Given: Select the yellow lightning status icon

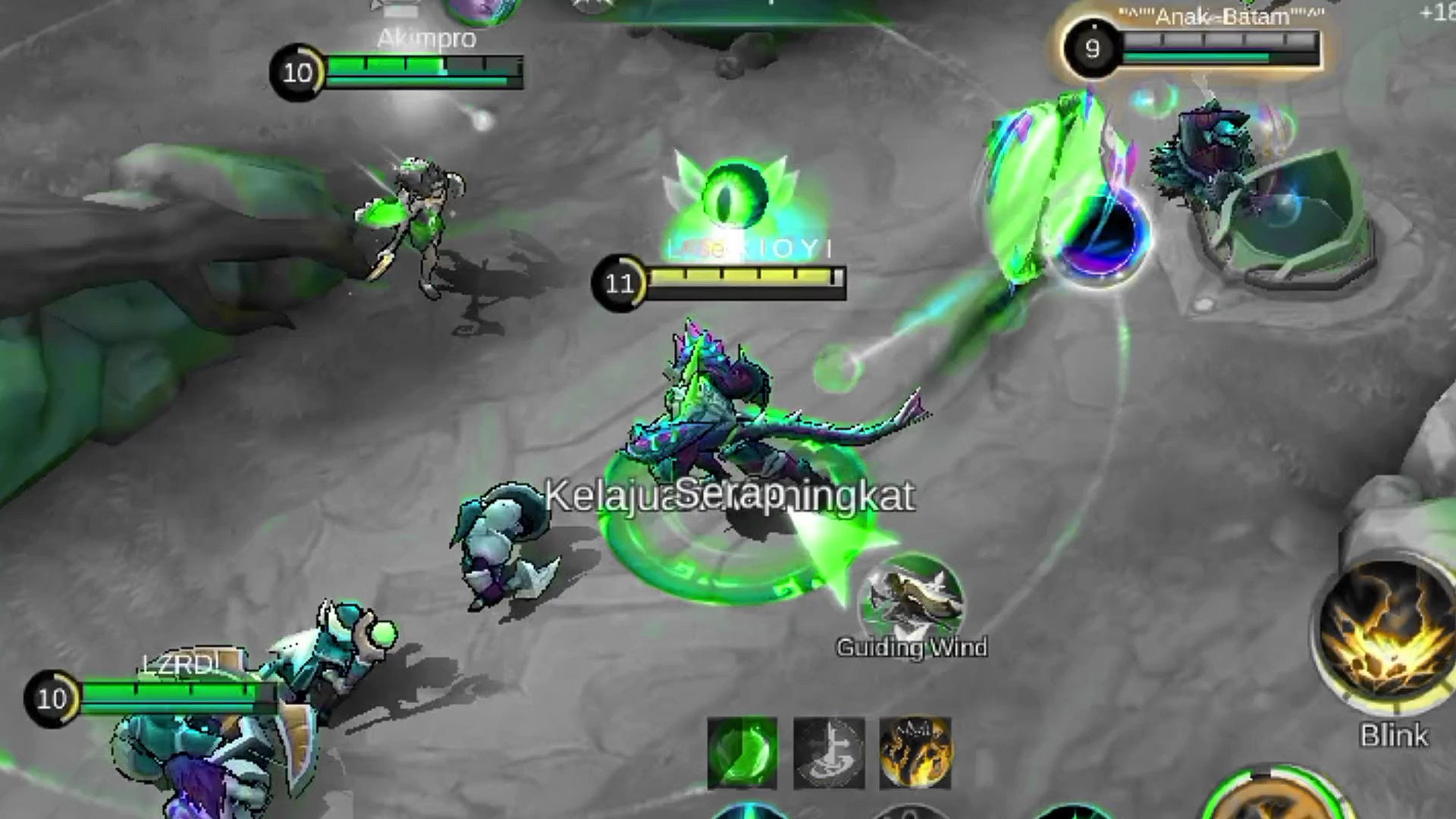Looking at the screenshot, I should tap(915, 752).
